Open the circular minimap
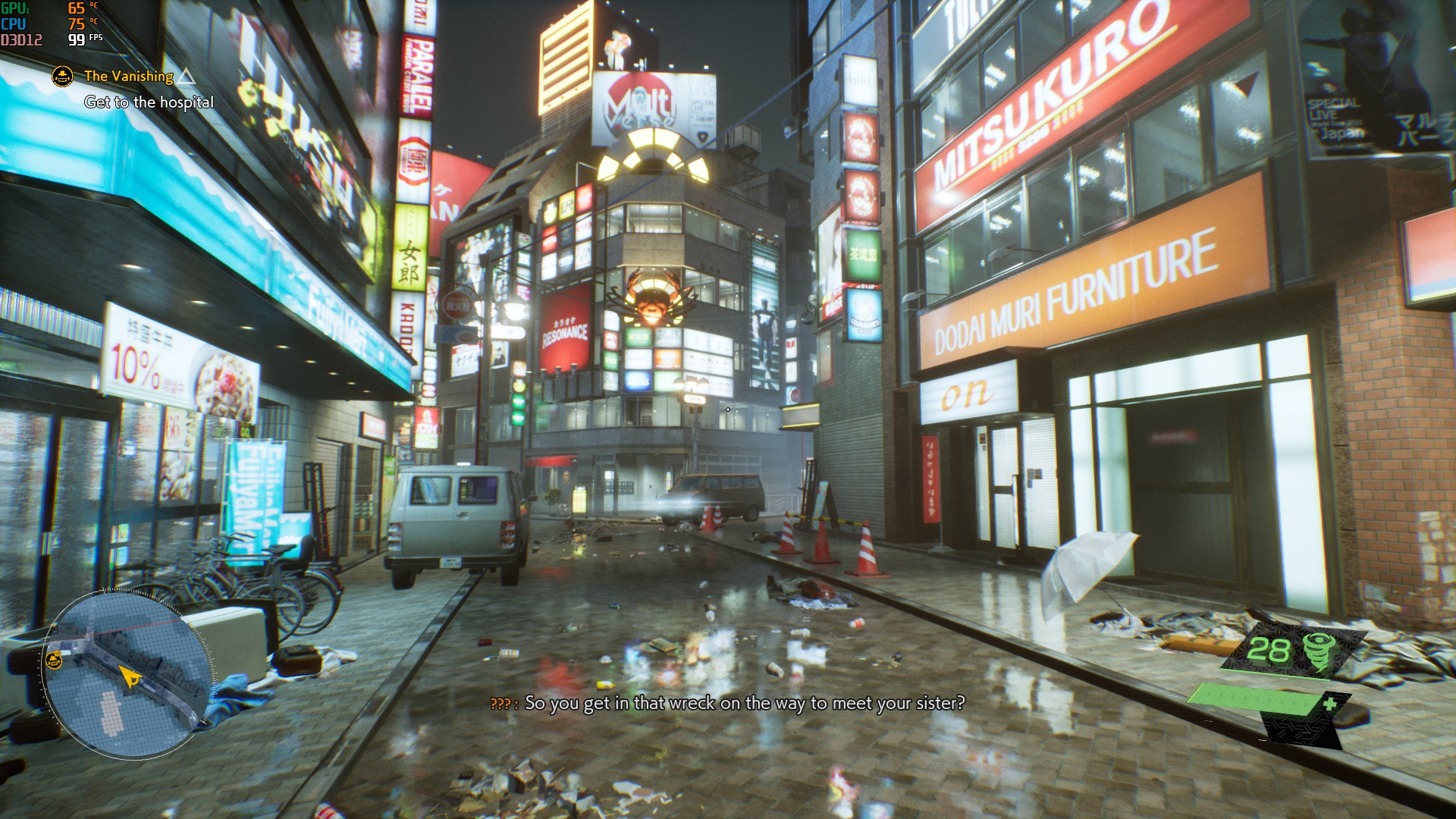 [x=126, y=674]
